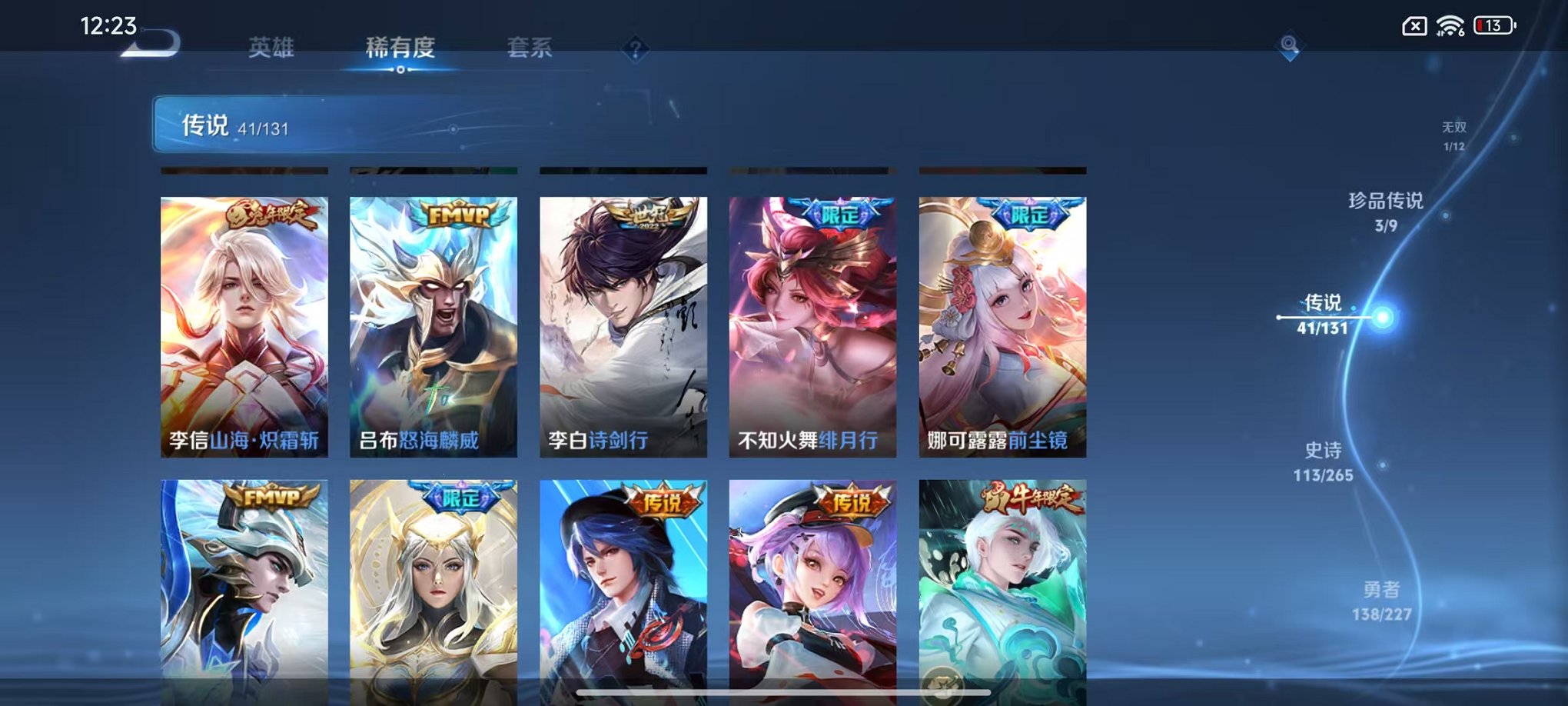Switch to the 英雄 tab
The image size is (1568, 706).
269,48
